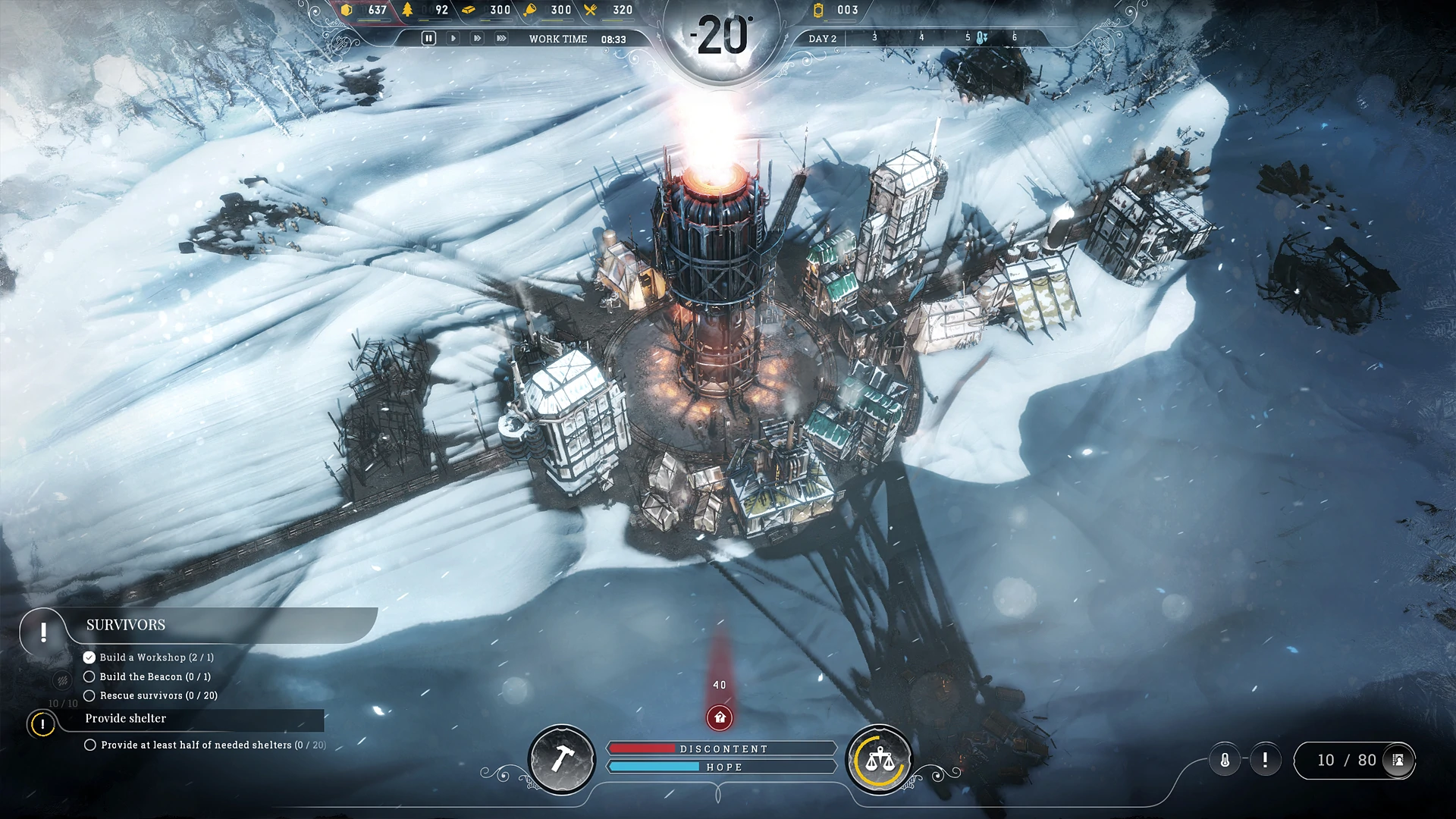The width and height of the screenshot is (1456, 819).
Task: Click the Build a Workshop completed checkmark
Action: [x=89, y=658]
